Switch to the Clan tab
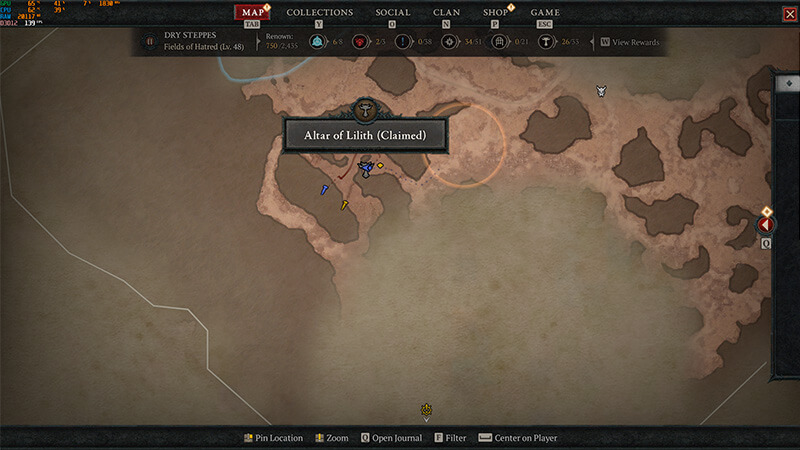Screen dimensions: 800x450 [x=446, y=13]
